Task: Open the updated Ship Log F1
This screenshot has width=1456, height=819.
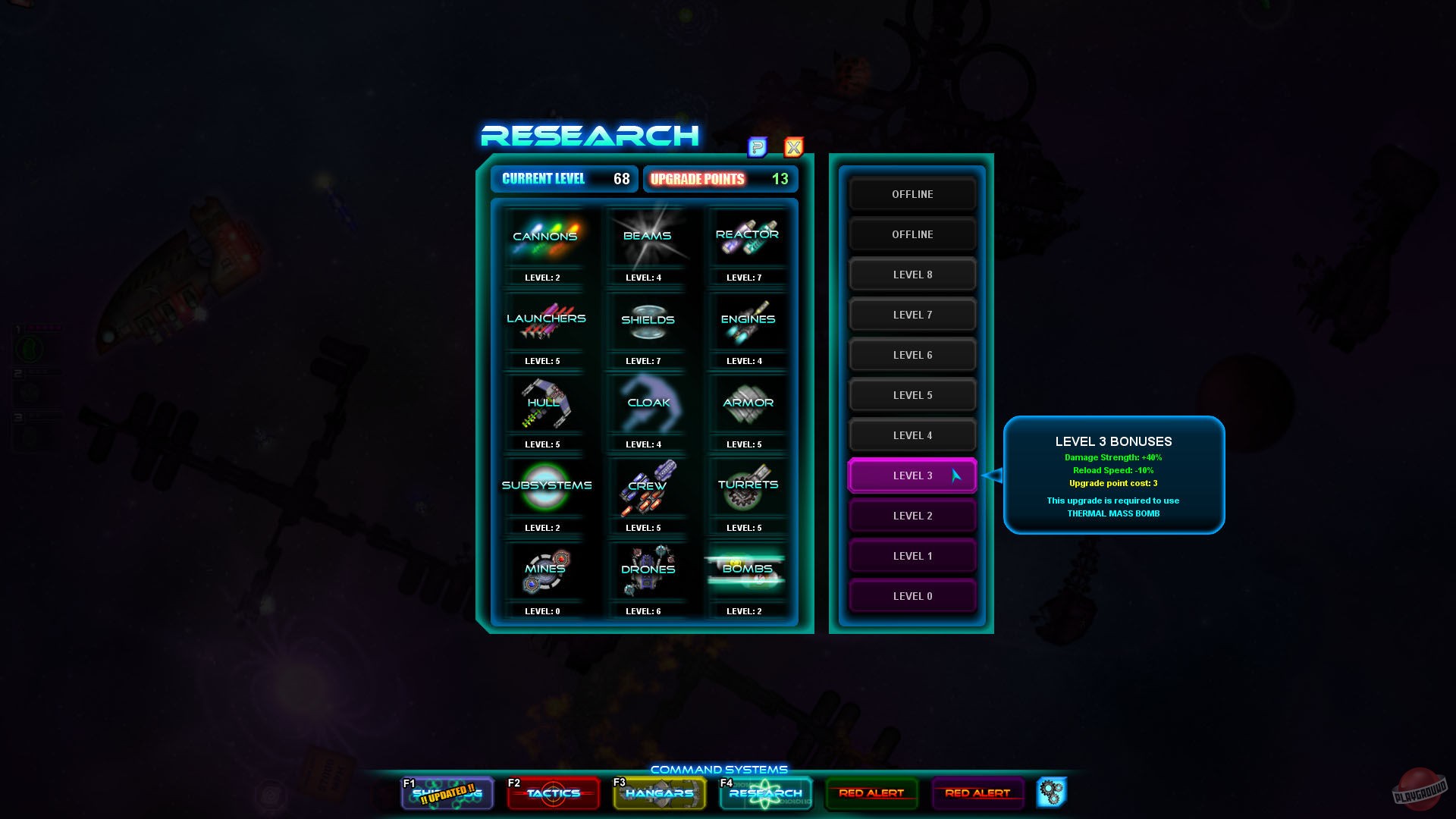Action: click(447, 793)
